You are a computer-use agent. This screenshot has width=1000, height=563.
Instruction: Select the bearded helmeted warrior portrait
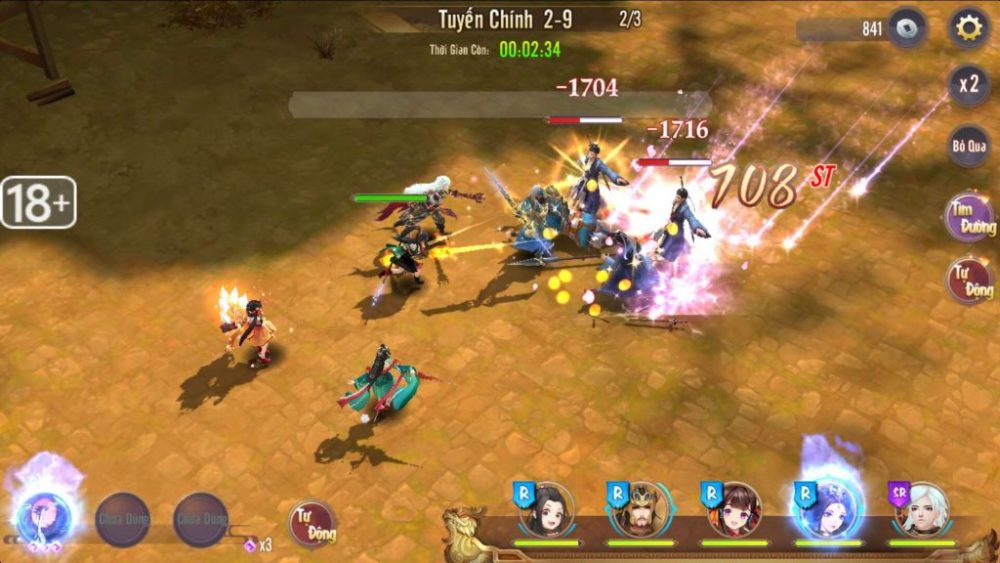[642, 509]
